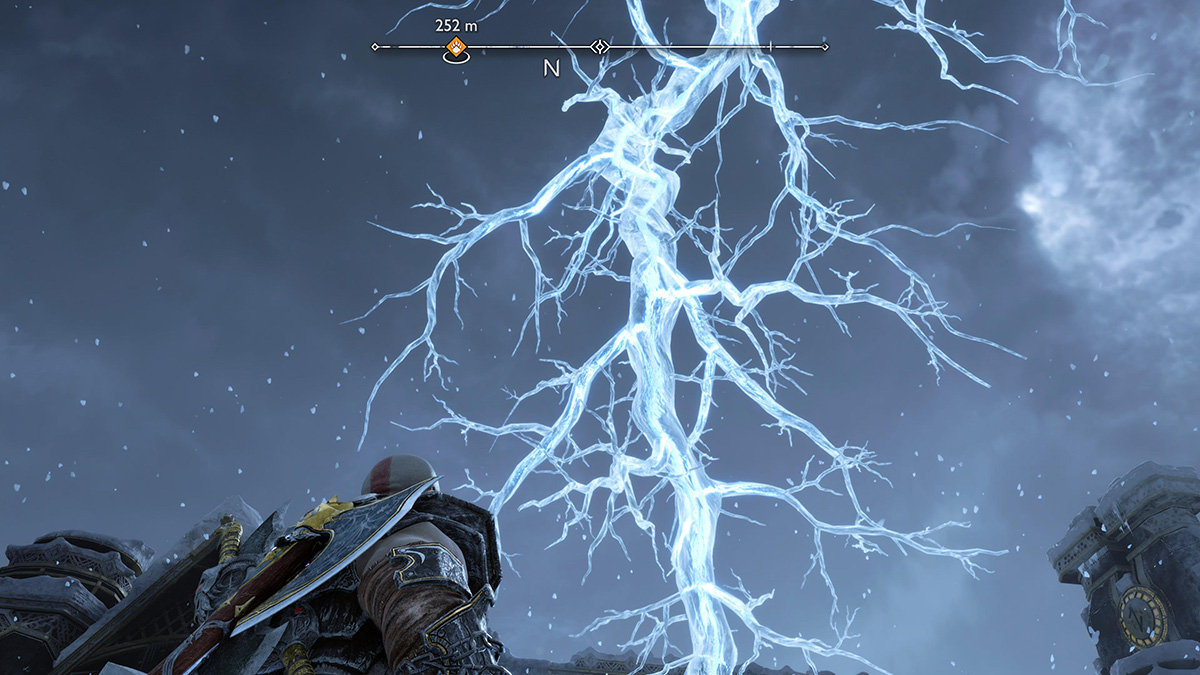Click the center diamond indicator on compass
The image size is (1200, 675).
[599, 46]
